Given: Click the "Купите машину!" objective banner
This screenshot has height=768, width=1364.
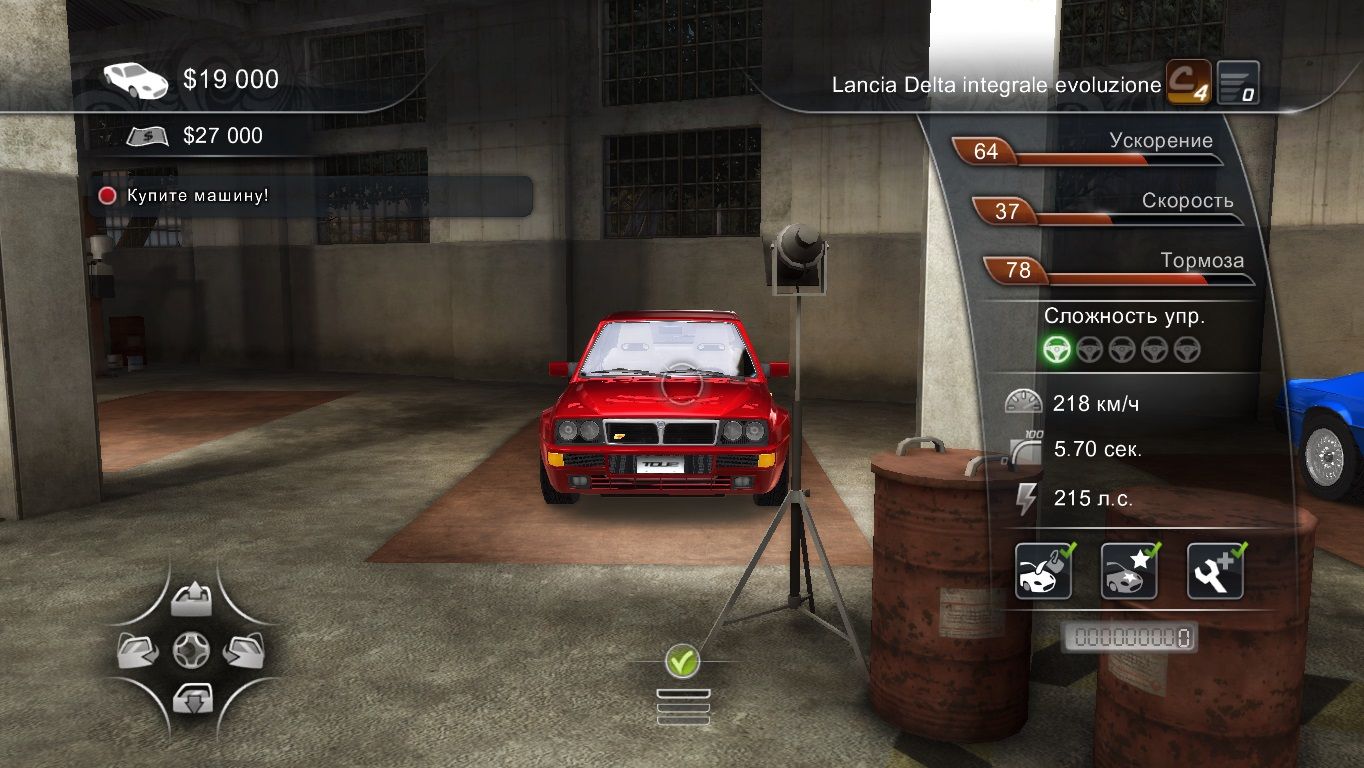Looking at the screenshot, I should [x=312, y=196].
